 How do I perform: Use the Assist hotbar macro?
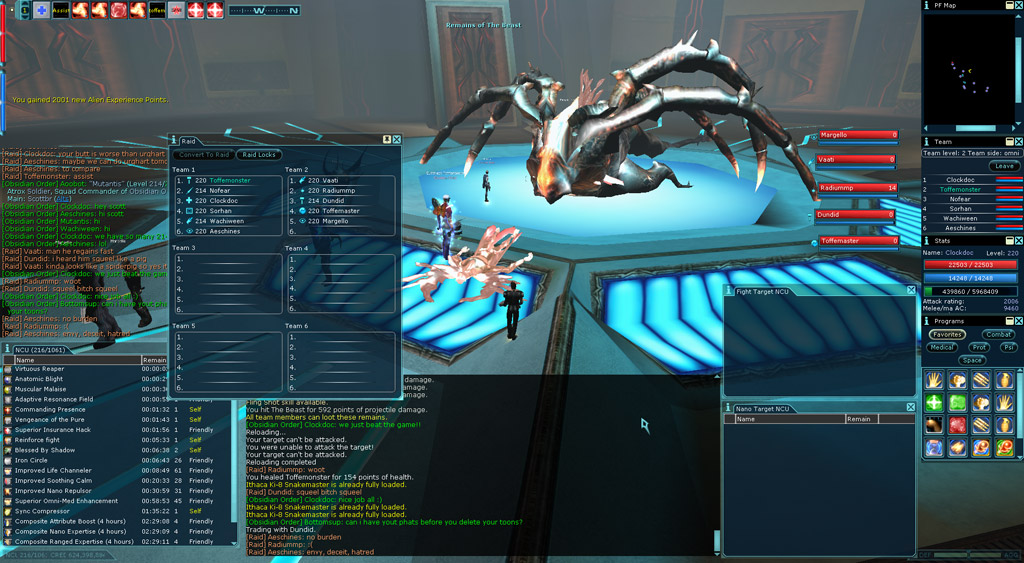(60, 10)
